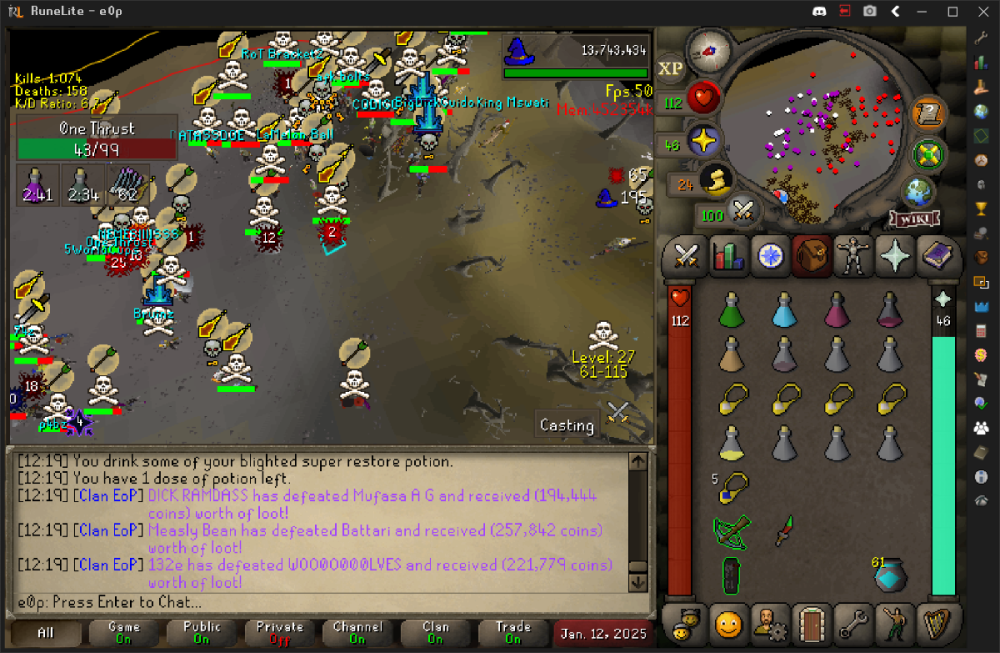Open the Combat Options tab
The image size is (1000, 653).
pyautogui.click(x=686, y=256)
